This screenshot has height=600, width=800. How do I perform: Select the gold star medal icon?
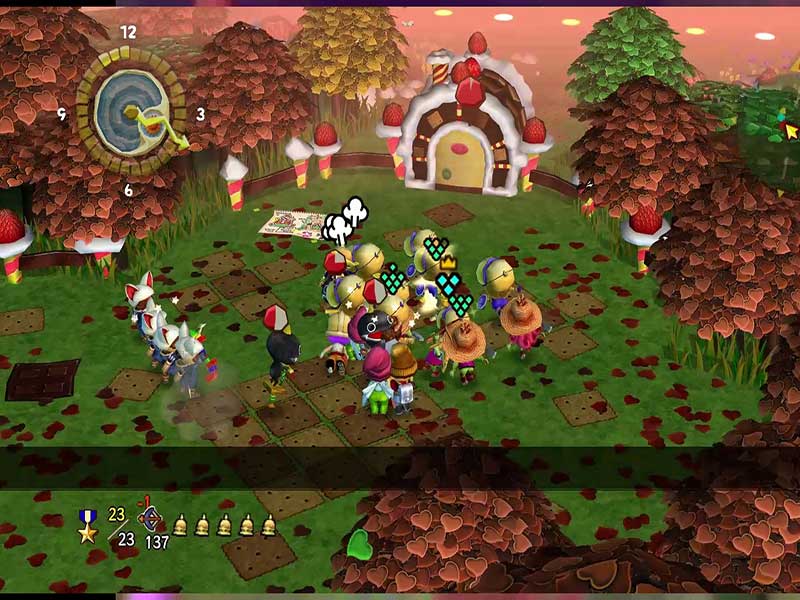click(x=88, y=525)
